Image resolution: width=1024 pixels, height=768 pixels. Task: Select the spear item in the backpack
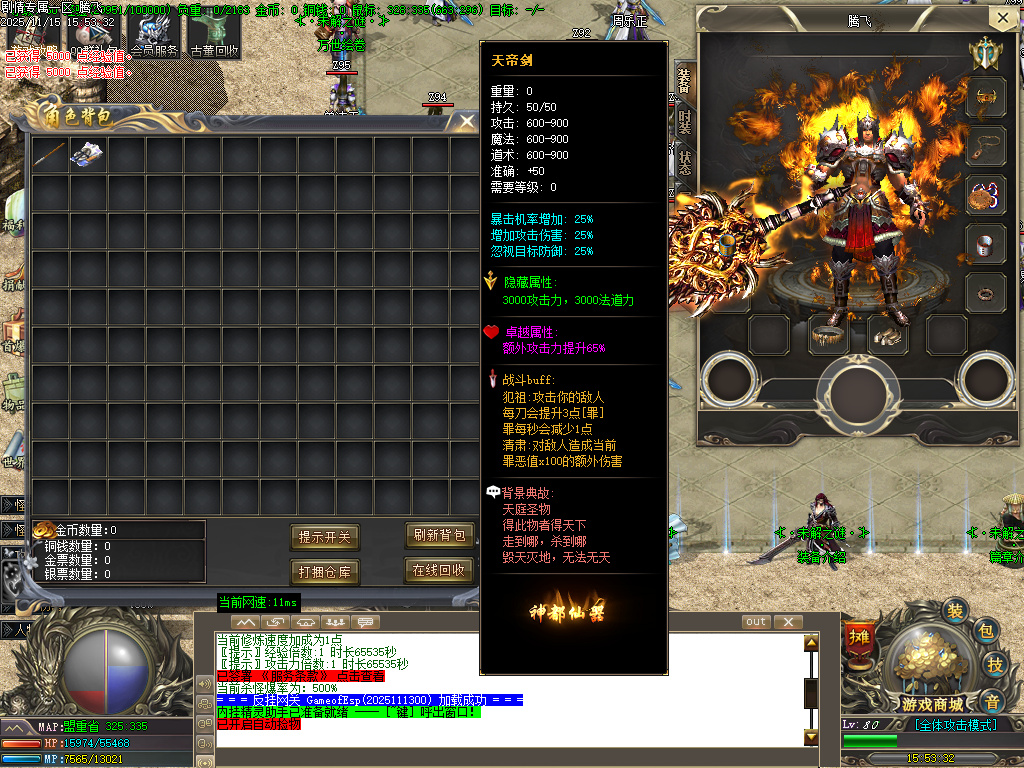51,154
